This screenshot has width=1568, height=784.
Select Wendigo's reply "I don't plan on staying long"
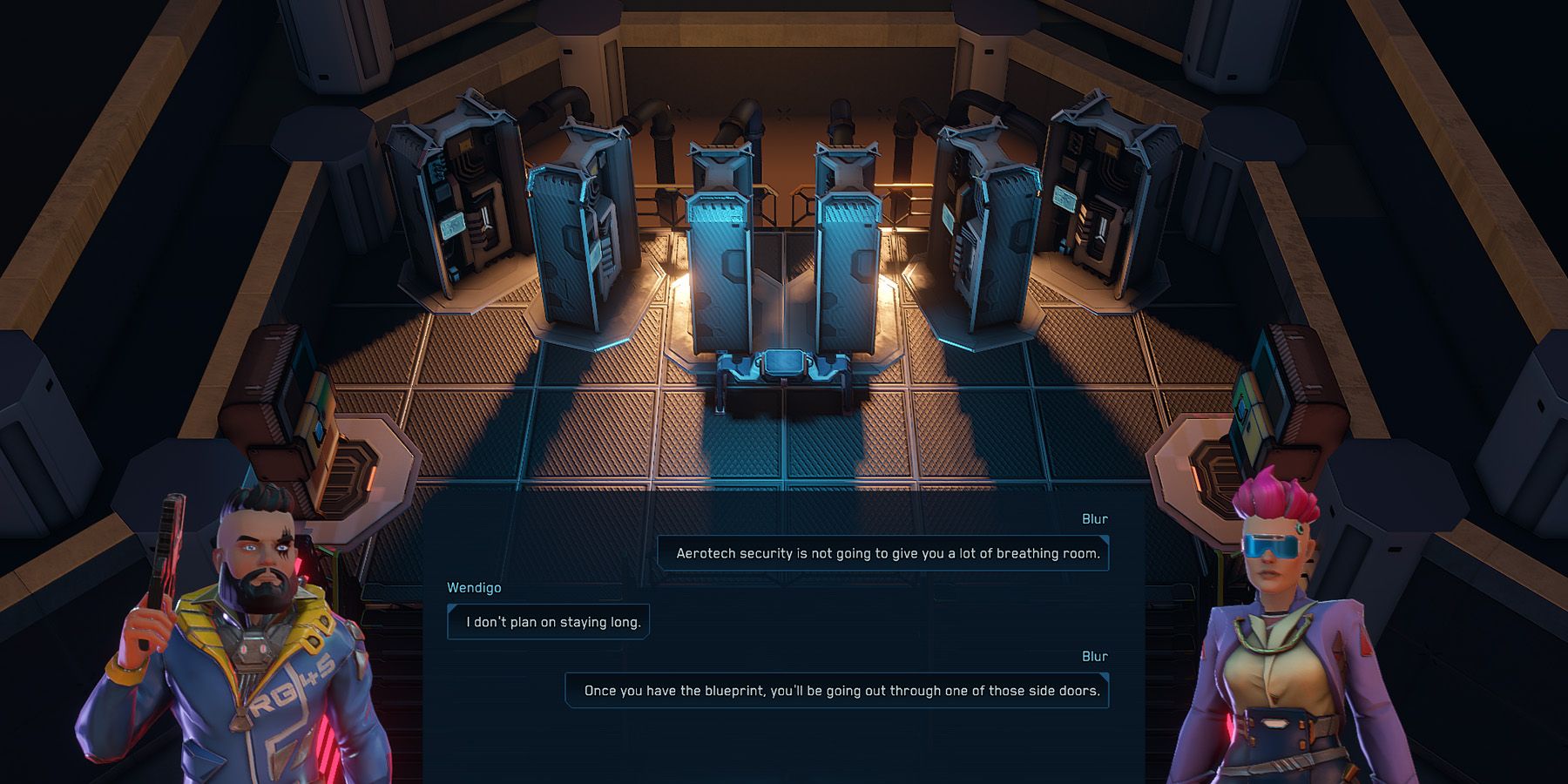548,621
